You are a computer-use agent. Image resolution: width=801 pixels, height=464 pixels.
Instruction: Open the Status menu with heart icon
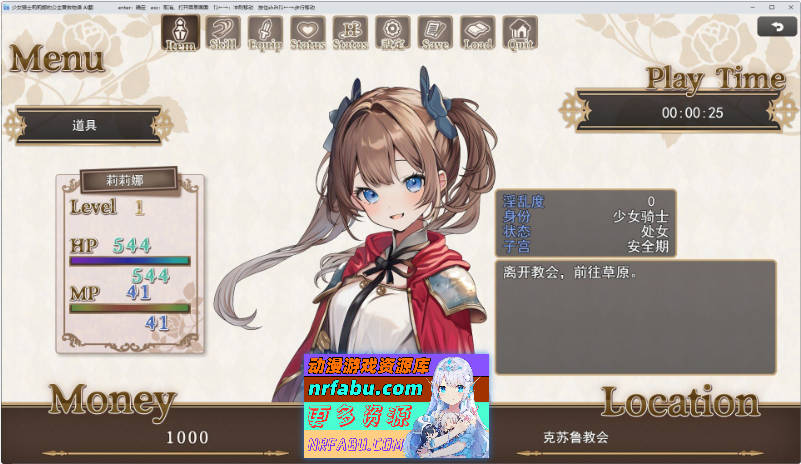(x=307, y=33)
